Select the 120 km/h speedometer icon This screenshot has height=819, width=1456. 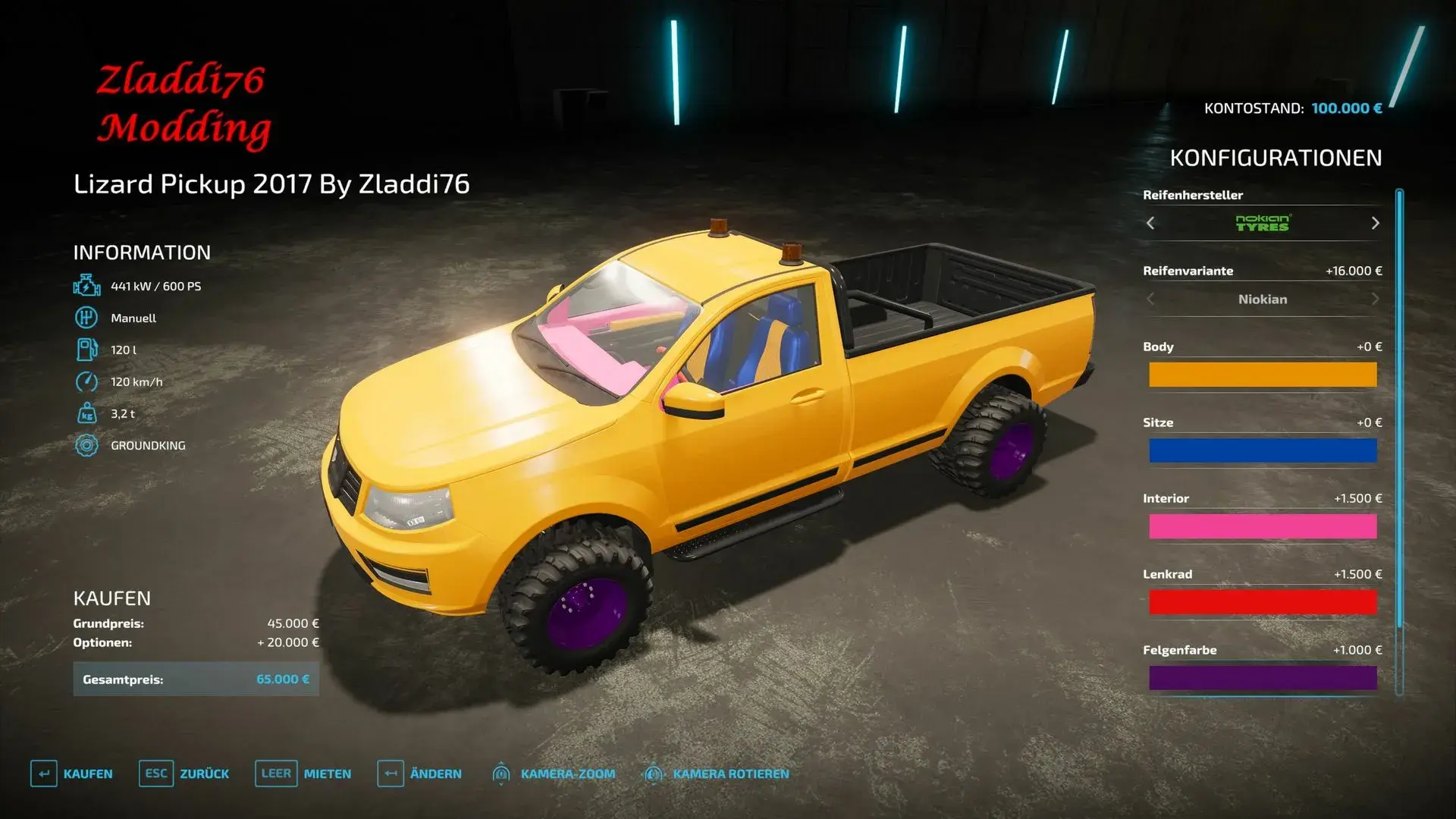86,381
